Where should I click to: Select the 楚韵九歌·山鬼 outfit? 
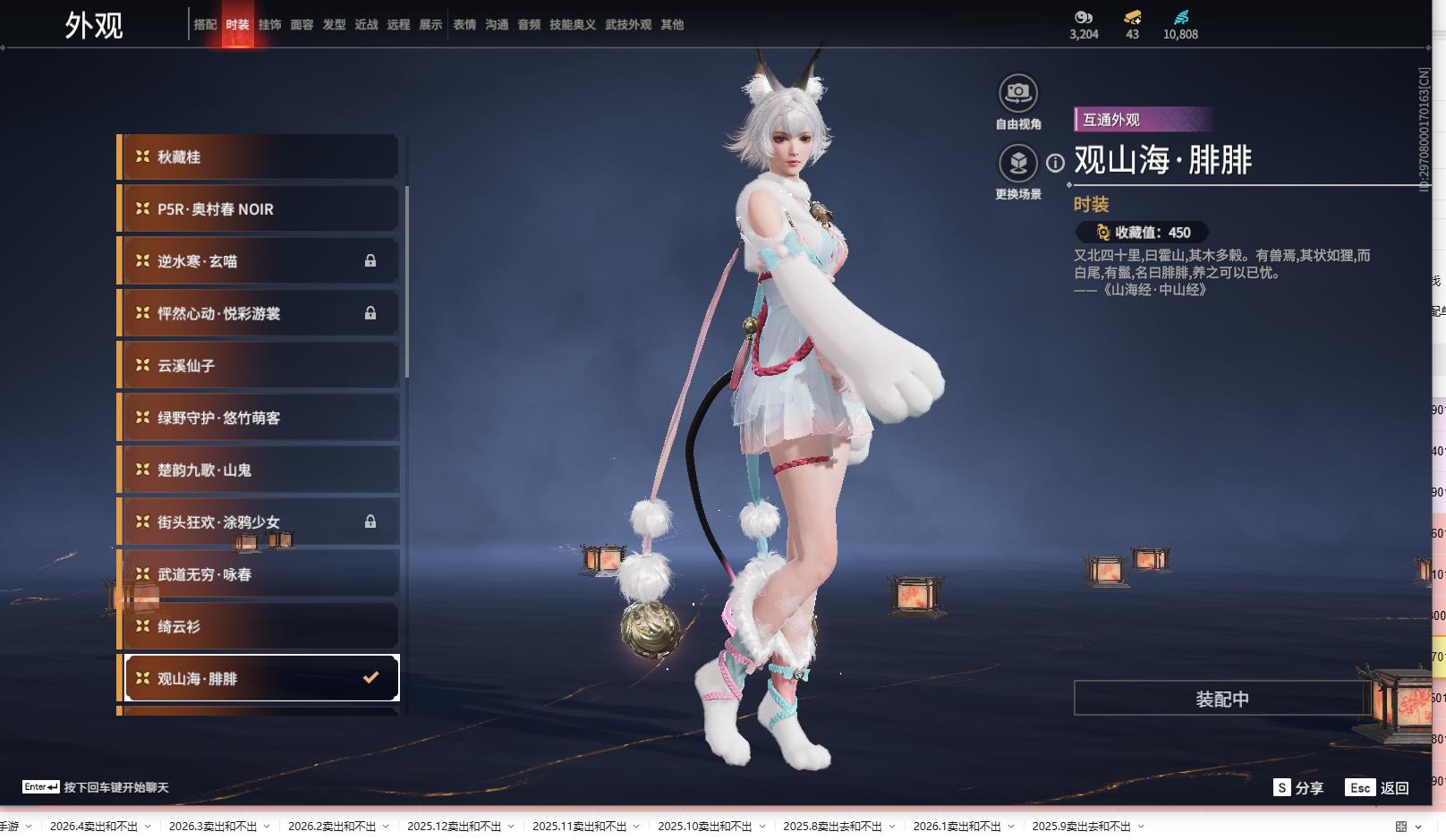point(259,470)
